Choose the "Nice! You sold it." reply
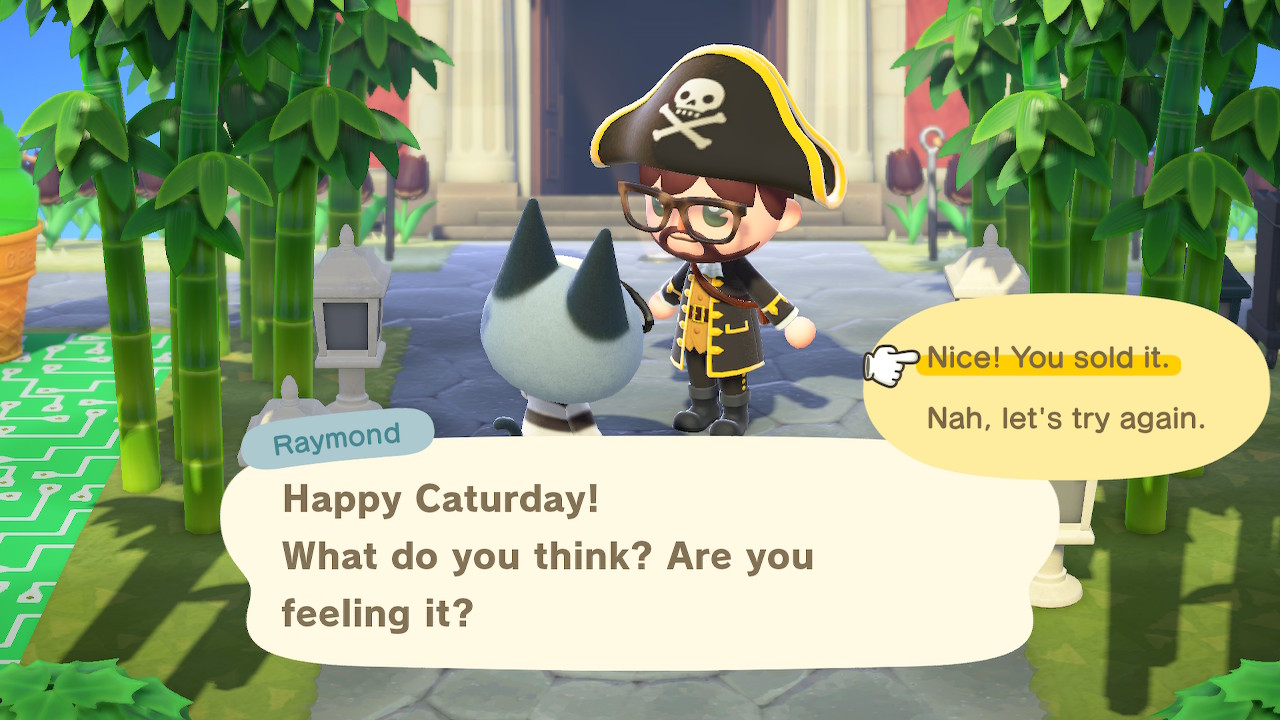 coord(1048,359)
